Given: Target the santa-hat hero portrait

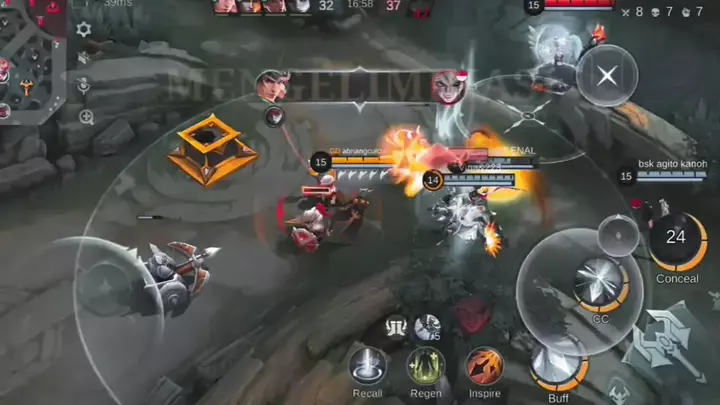Looking at the screenshot, I should point(449,86).
